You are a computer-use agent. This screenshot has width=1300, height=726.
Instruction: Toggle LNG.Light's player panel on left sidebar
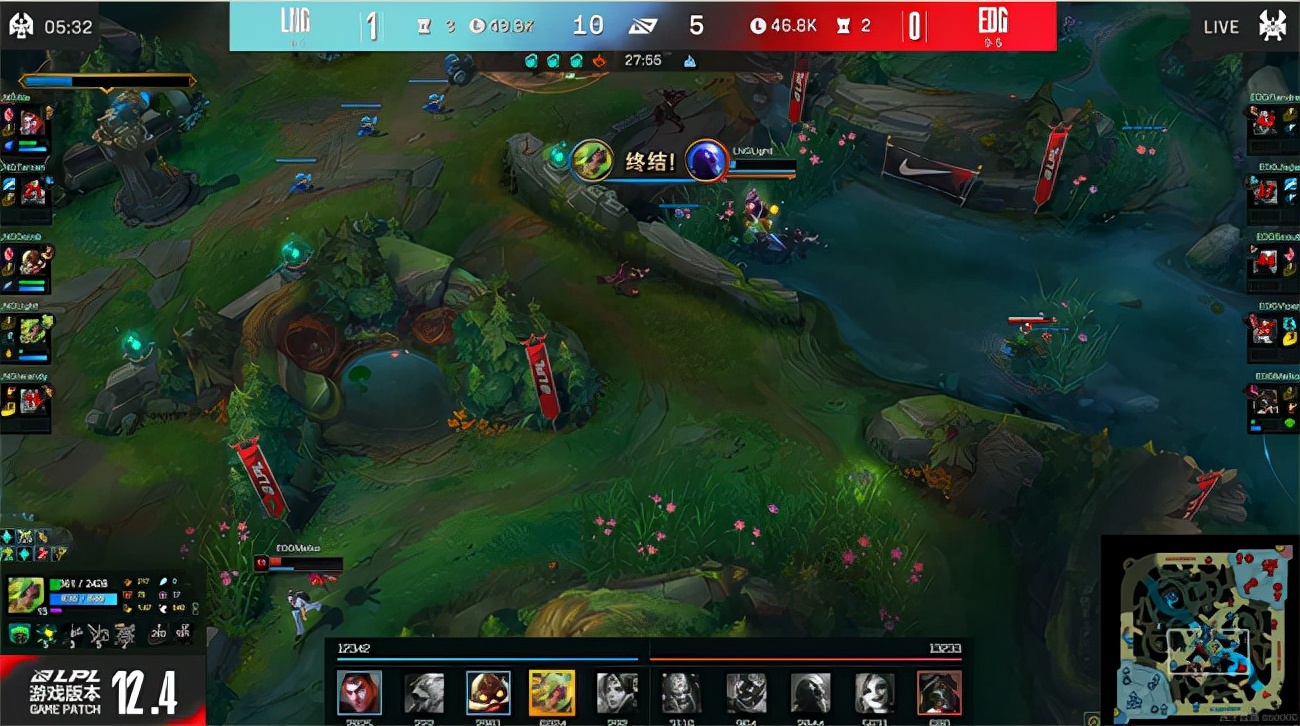coord(30,320)
